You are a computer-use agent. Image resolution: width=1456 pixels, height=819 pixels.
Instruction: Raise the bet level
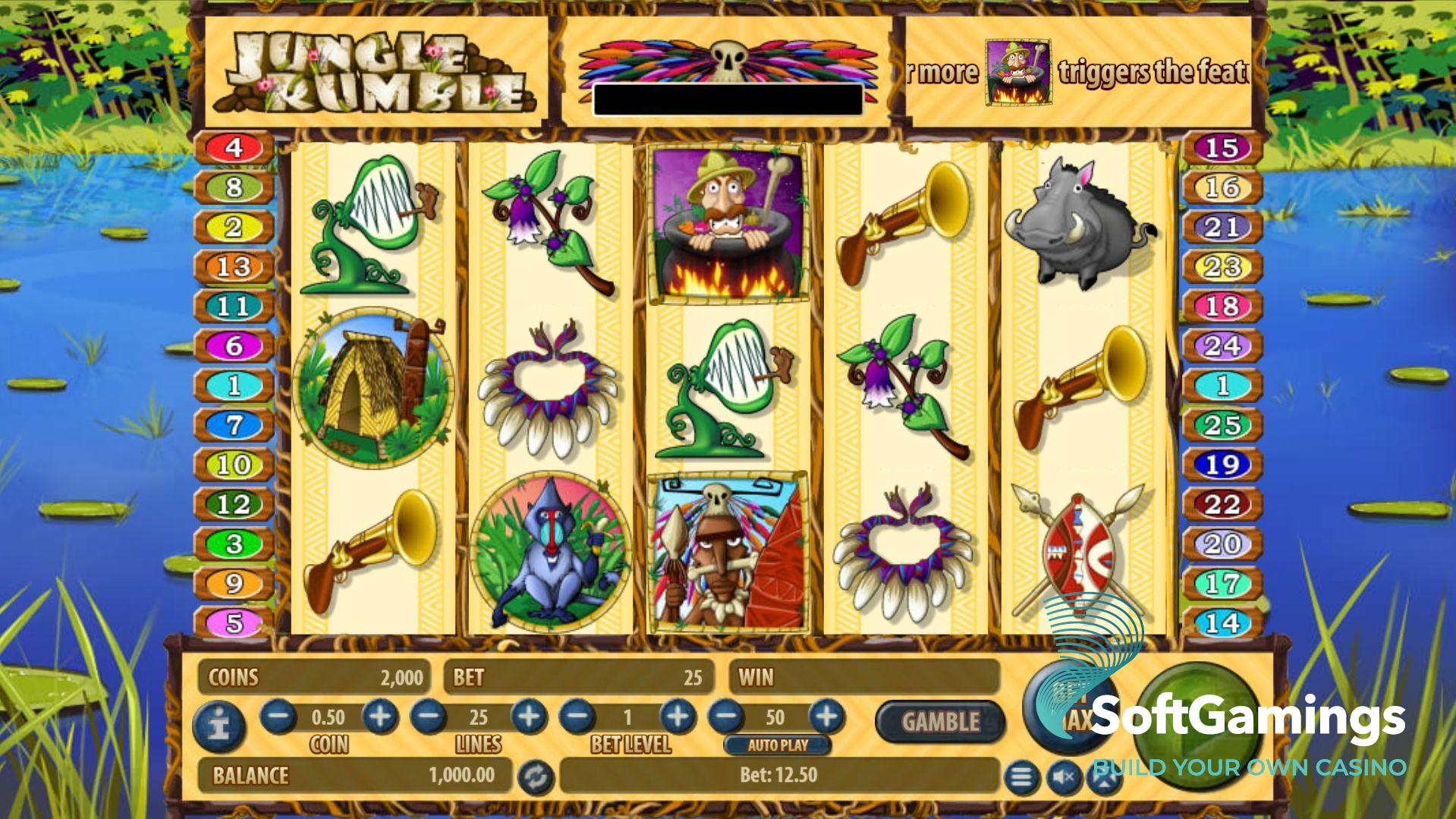pos(677,717)
